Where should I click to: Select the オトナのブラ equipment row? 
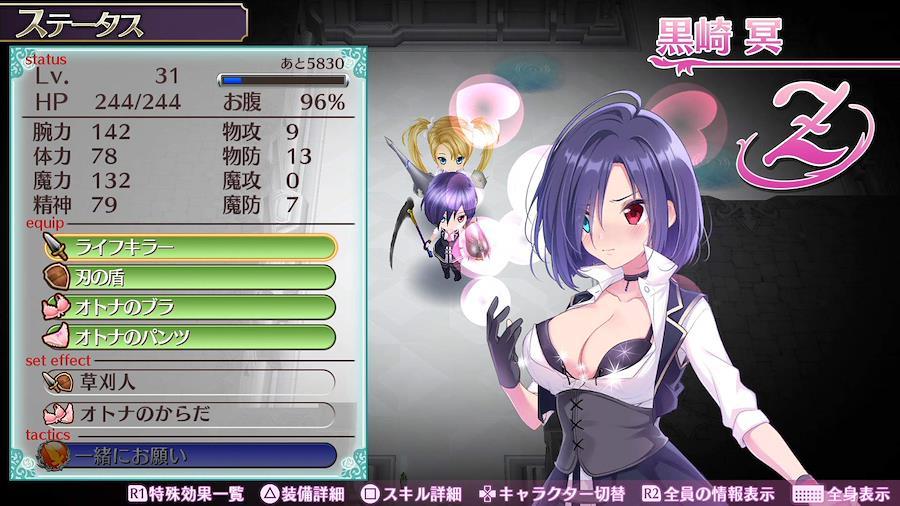tap(190, 306)
